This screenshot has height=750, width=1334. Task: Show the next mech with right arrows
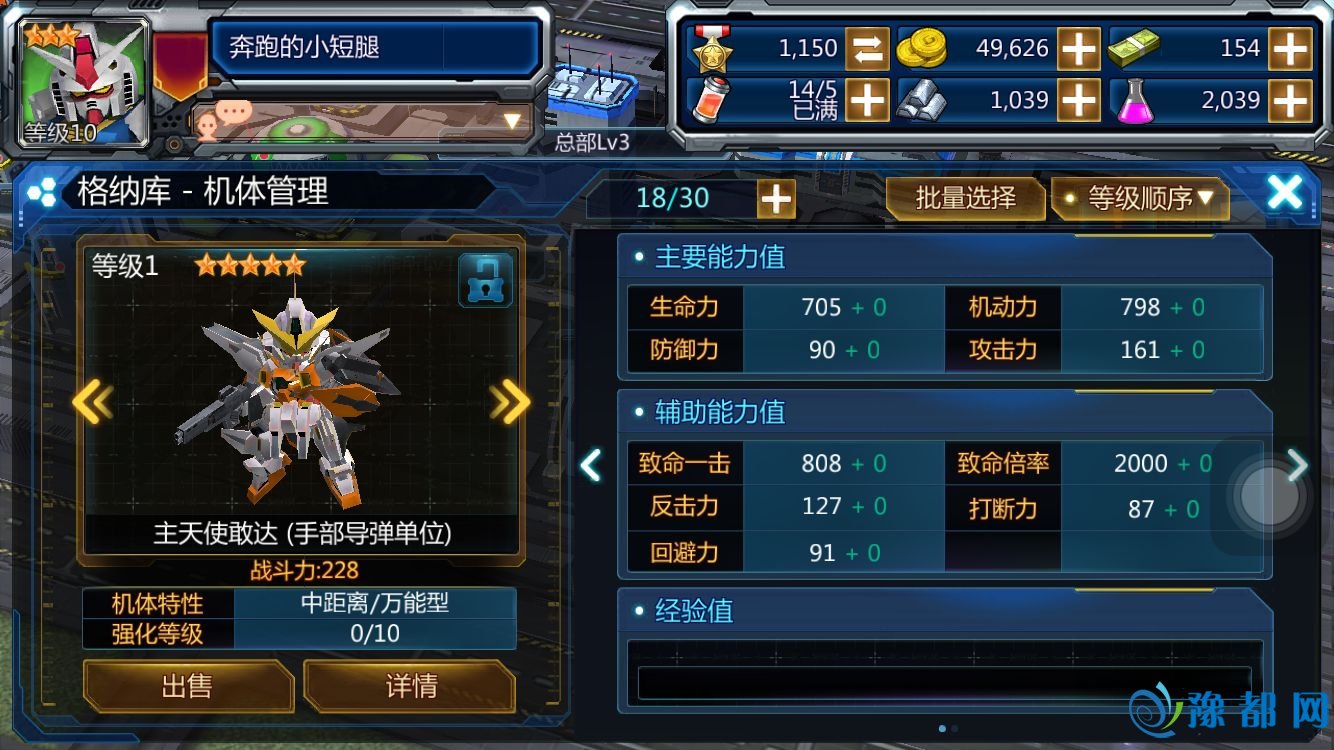(510, 402)
